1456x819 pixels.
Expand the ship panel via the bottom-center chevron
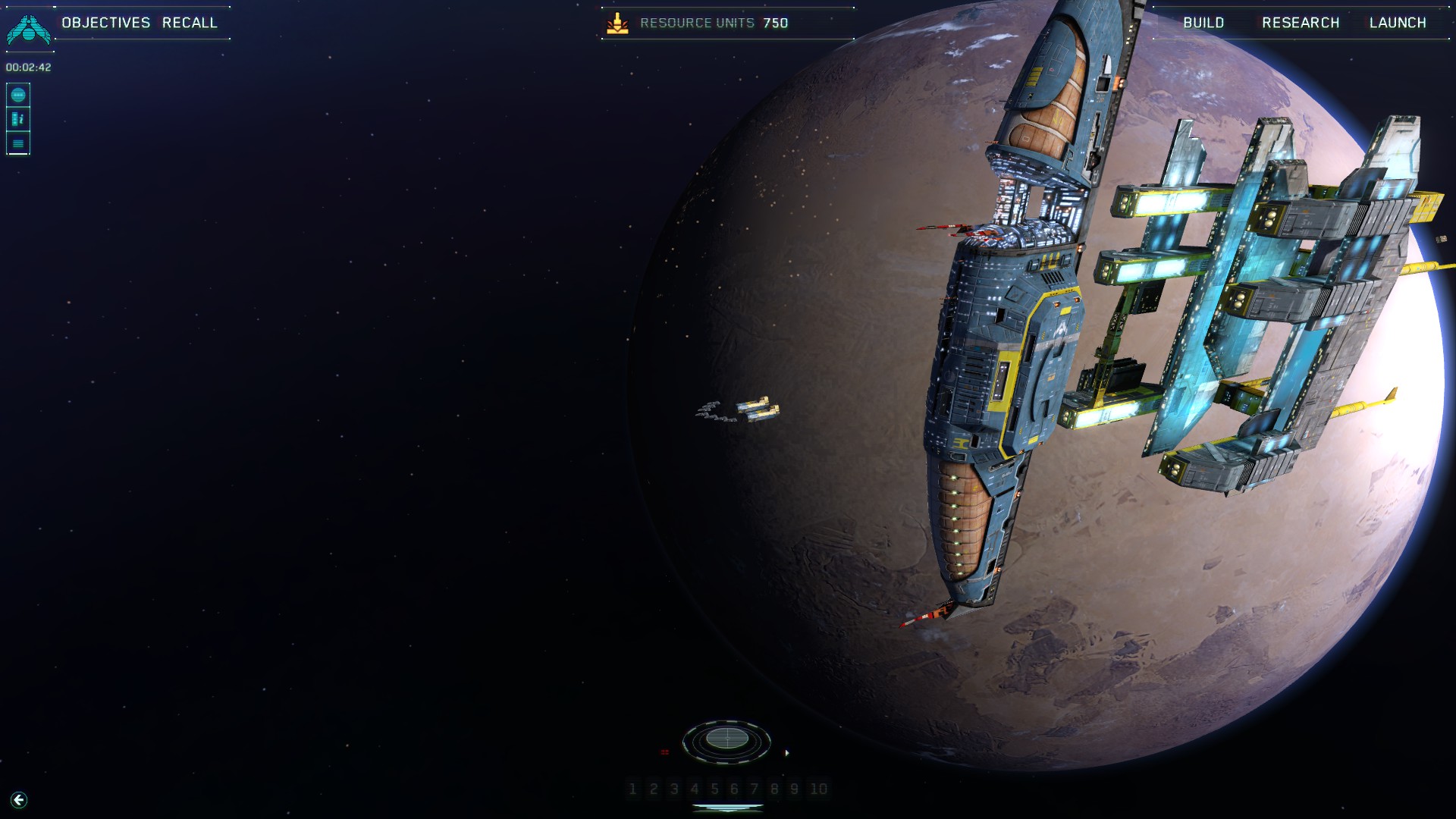(x=726, y=807)
